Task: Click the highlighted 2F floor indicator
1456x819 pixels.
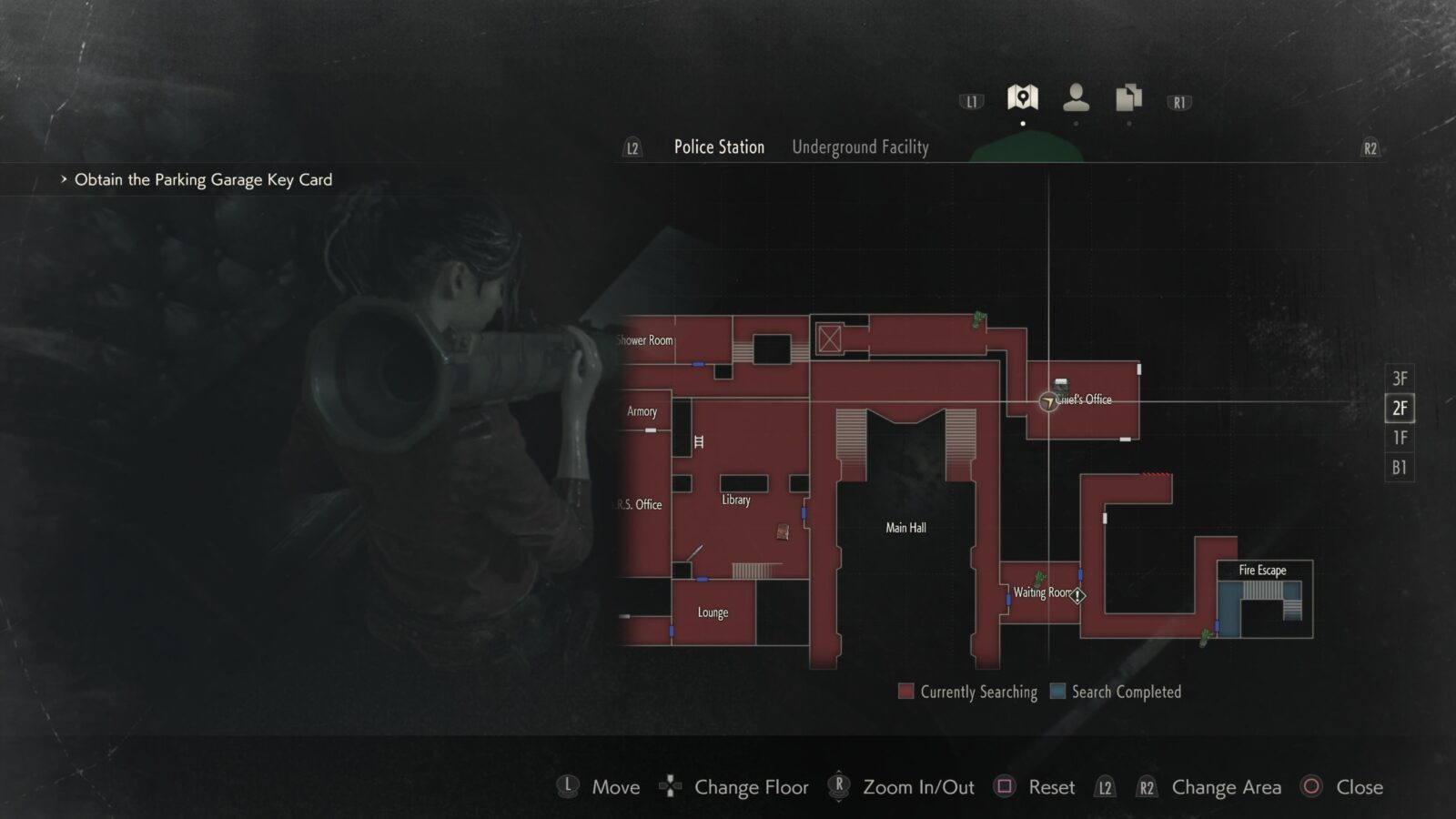Action: point(1399,408)
